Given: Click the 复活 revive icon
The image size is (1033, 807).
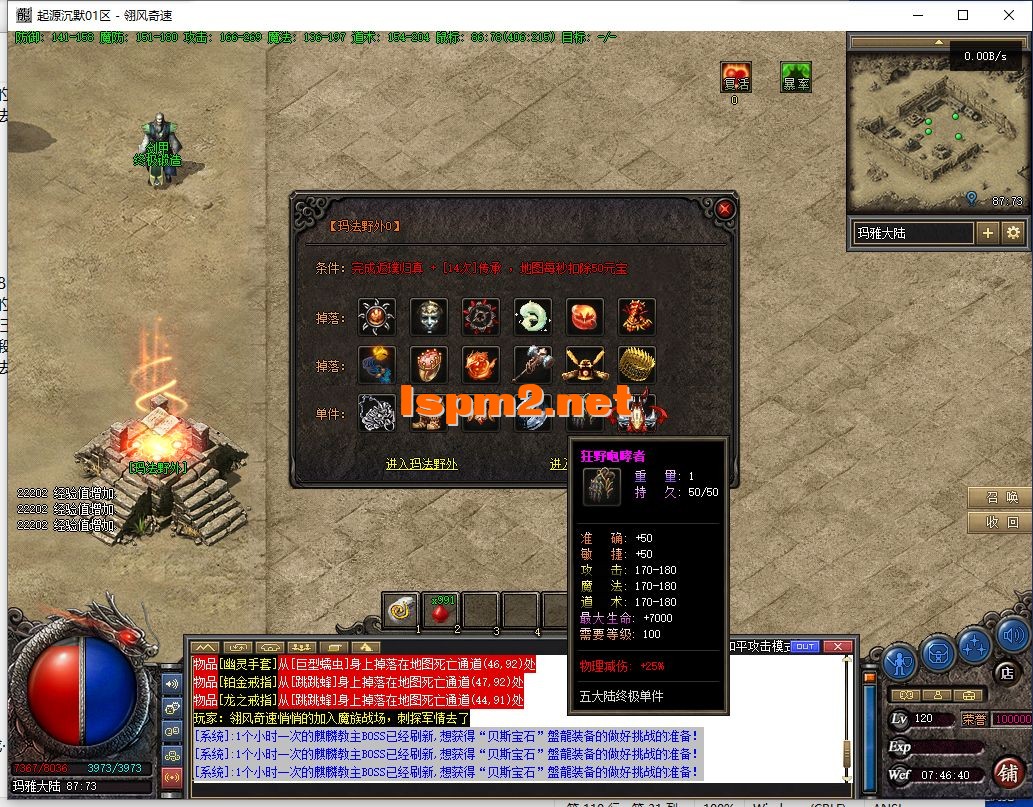Looking at the screenshot, I should pyautogui.click(x=735, y=77).
